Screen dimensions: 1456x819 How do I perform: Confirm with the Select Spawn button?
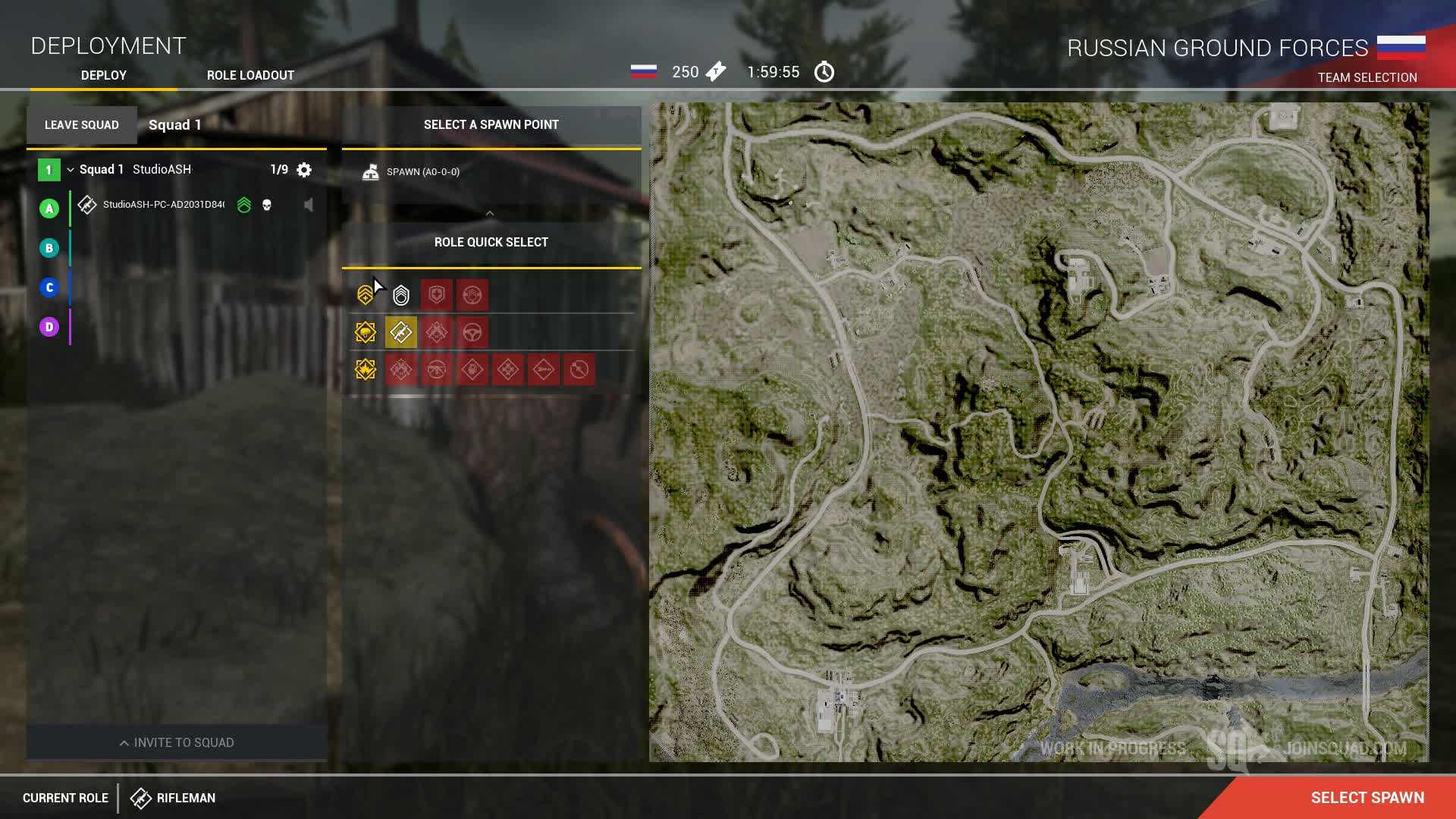(x=1367, y=798)
